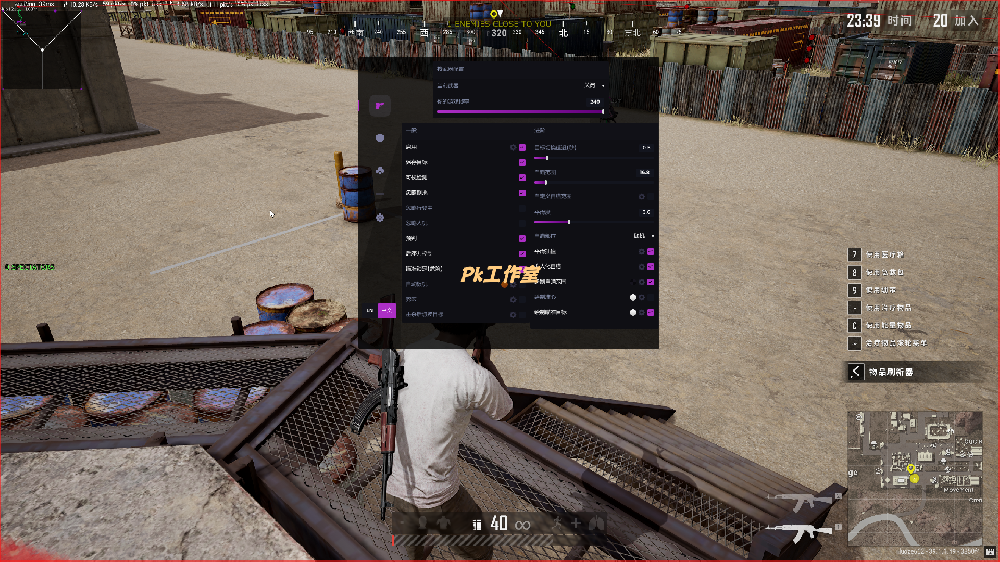Switch to the pistol icon tab in overlay

[380, 105]
